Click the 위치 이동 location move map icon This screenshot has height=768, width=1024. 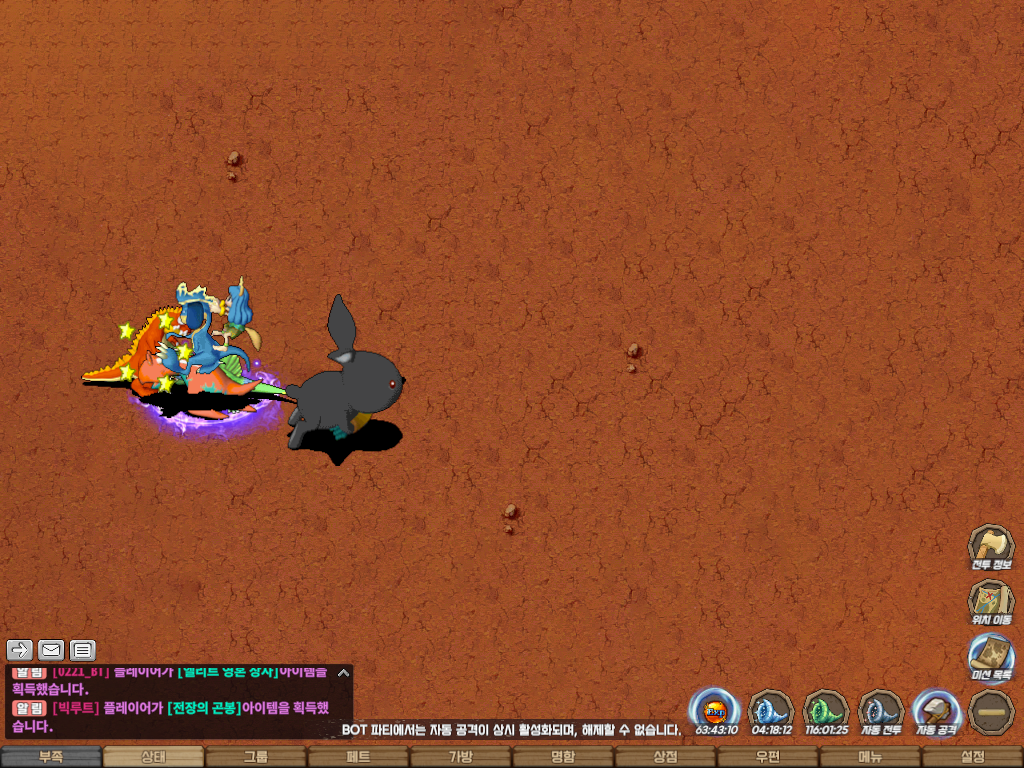[x=990, y=602]
